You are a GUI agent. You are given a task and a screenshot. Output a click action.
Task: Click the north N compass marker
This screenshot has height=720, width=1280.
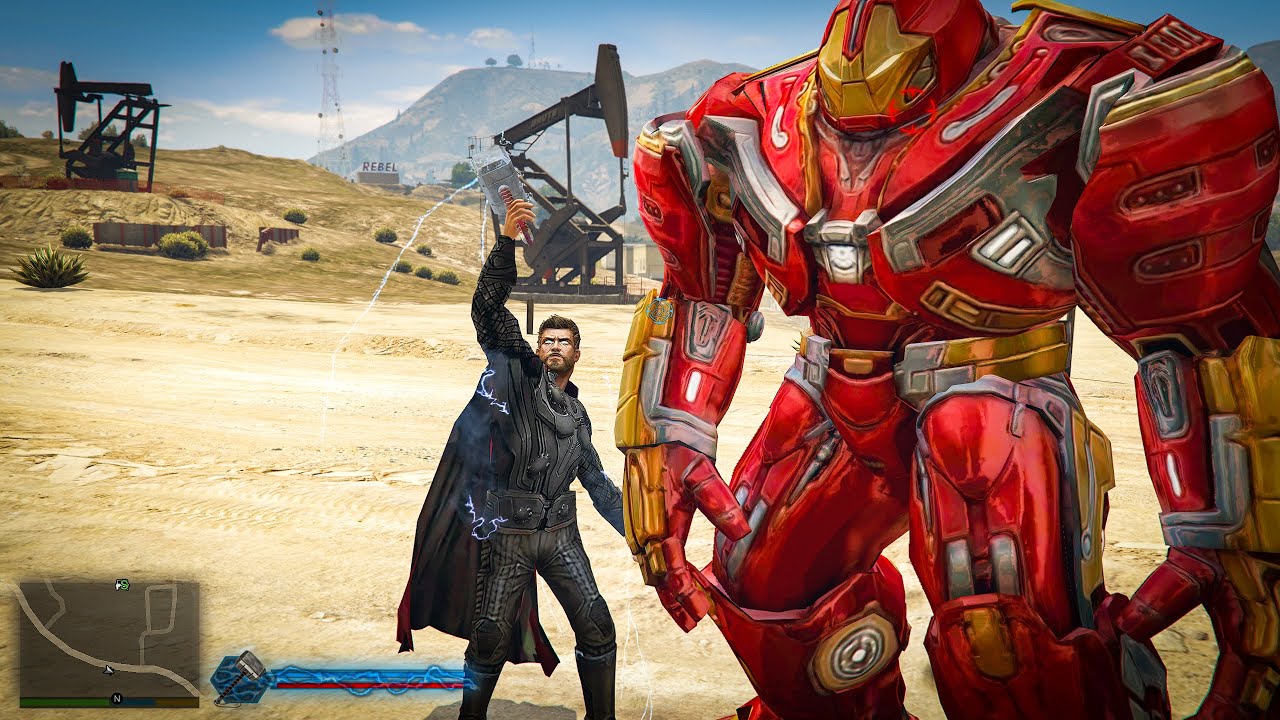click(117, 698)
